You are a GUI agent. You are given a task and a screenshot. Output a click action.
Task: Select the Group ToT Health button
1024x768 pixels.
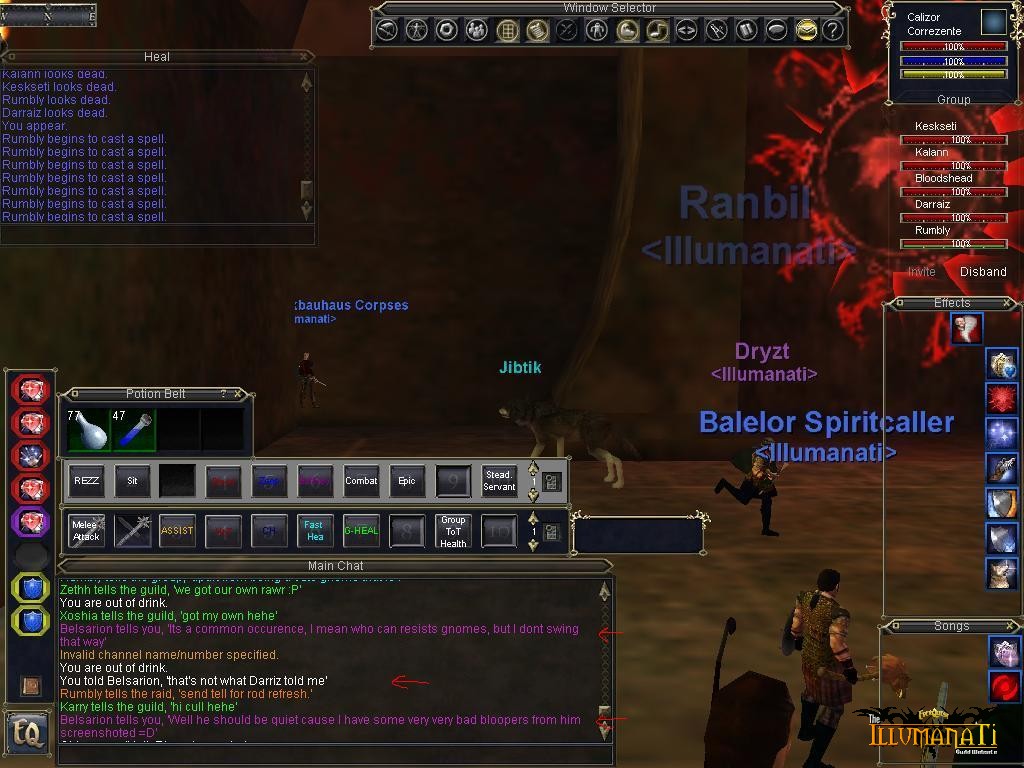(453, 531)
